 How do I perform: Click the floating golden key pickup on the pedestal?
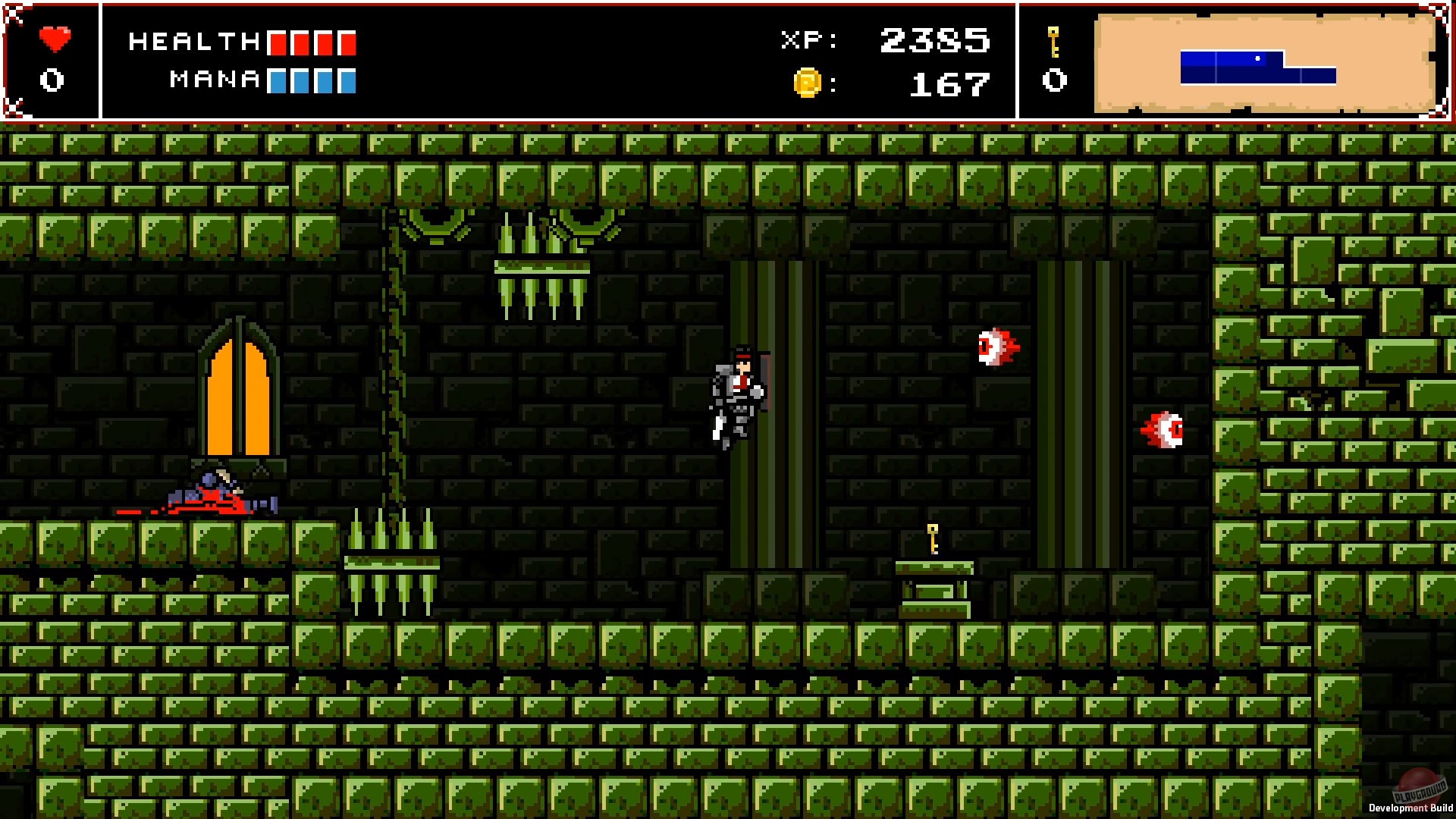931,539
